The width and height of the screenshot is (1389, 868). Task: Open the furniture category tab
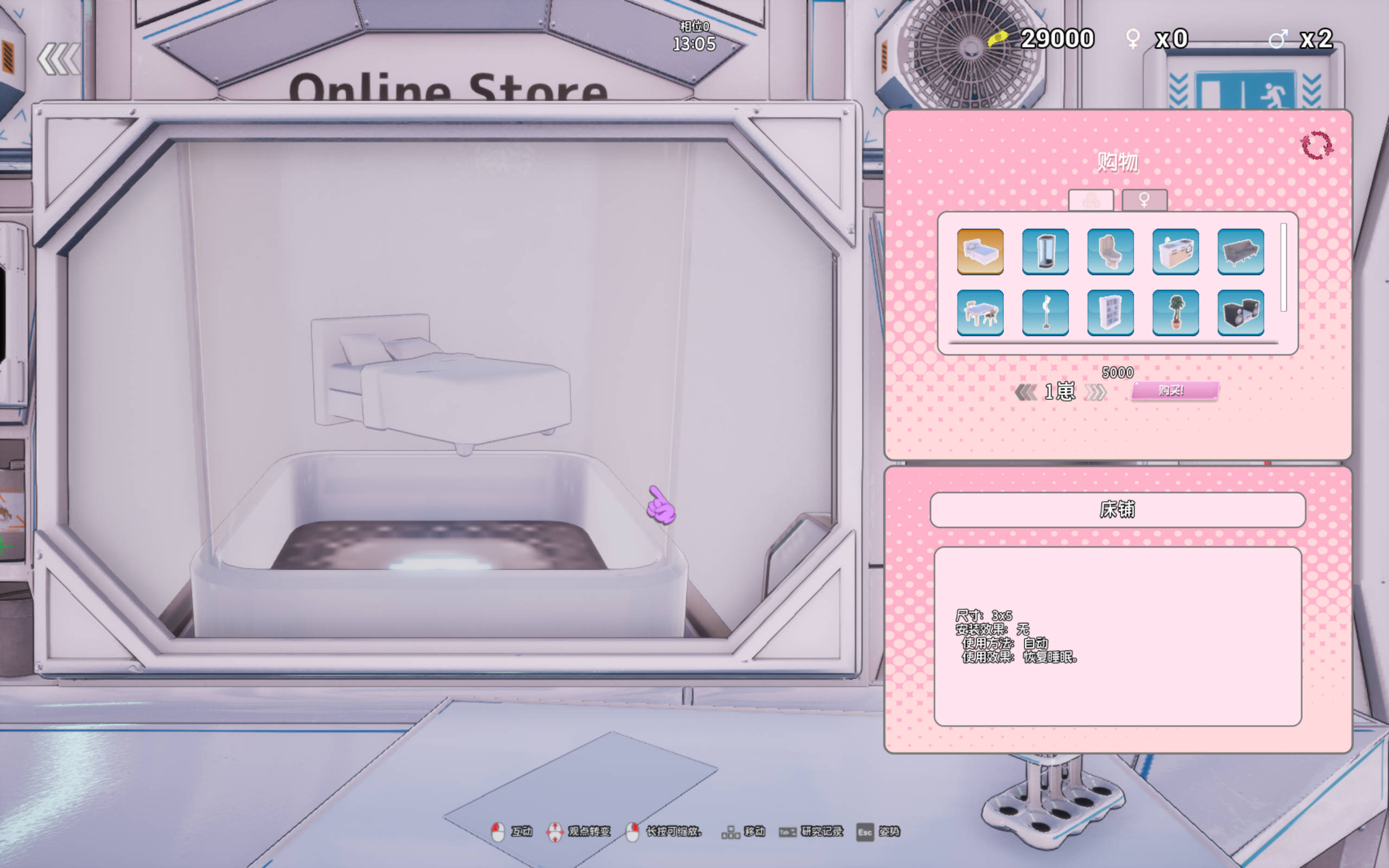[x=1089, y=200]
